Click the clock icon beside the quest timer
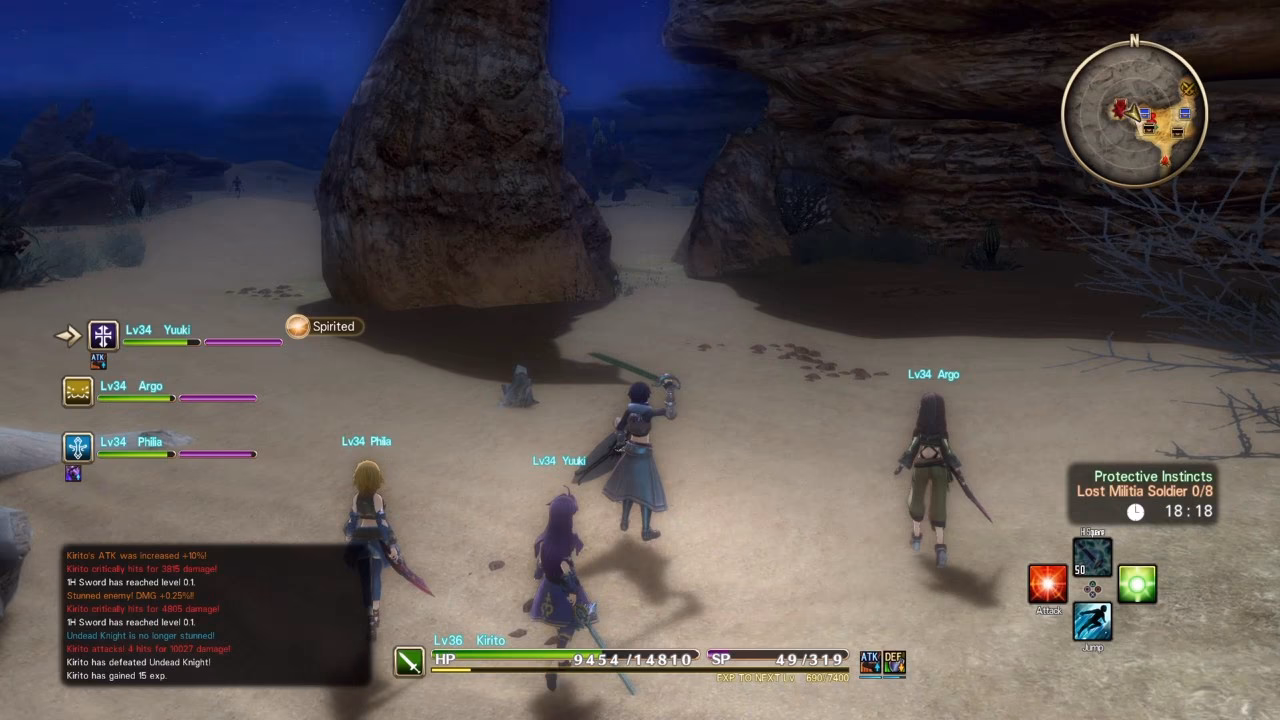The height and width of the screenshot is (720, 1280). (x=1137, y=511)
